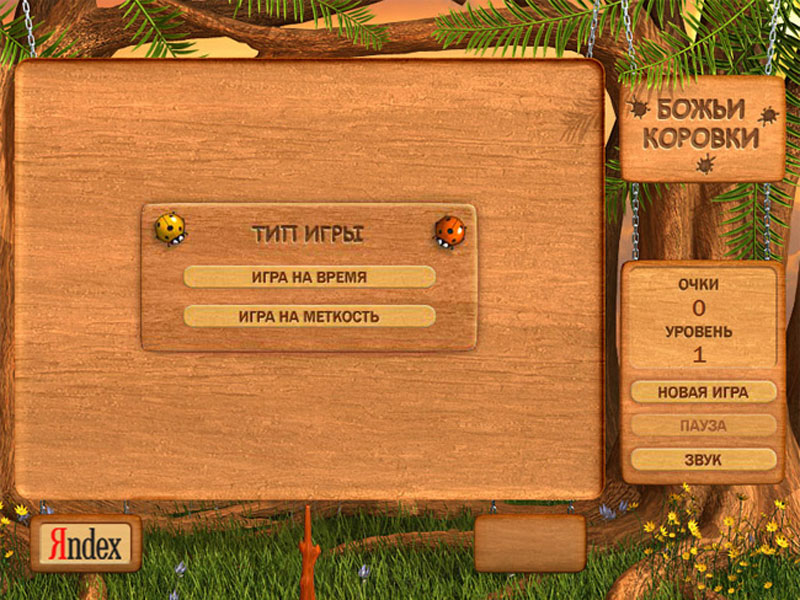Click the ПАУЗА button
This screenshot has height=600, width=800.
tap(703, 426)
